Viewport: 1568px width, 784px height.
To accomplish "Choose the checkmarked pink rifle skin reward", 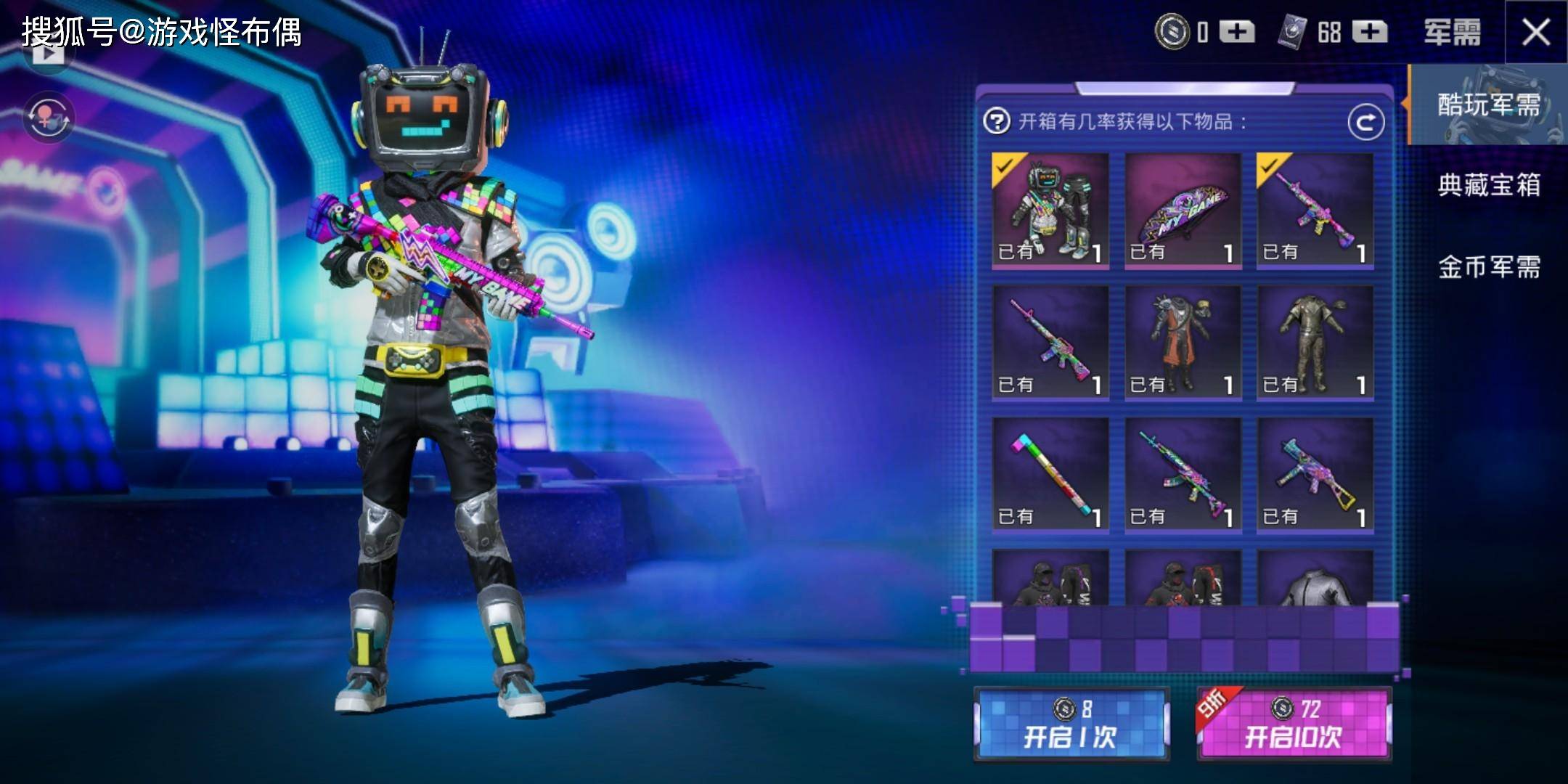I will 1315,210.
